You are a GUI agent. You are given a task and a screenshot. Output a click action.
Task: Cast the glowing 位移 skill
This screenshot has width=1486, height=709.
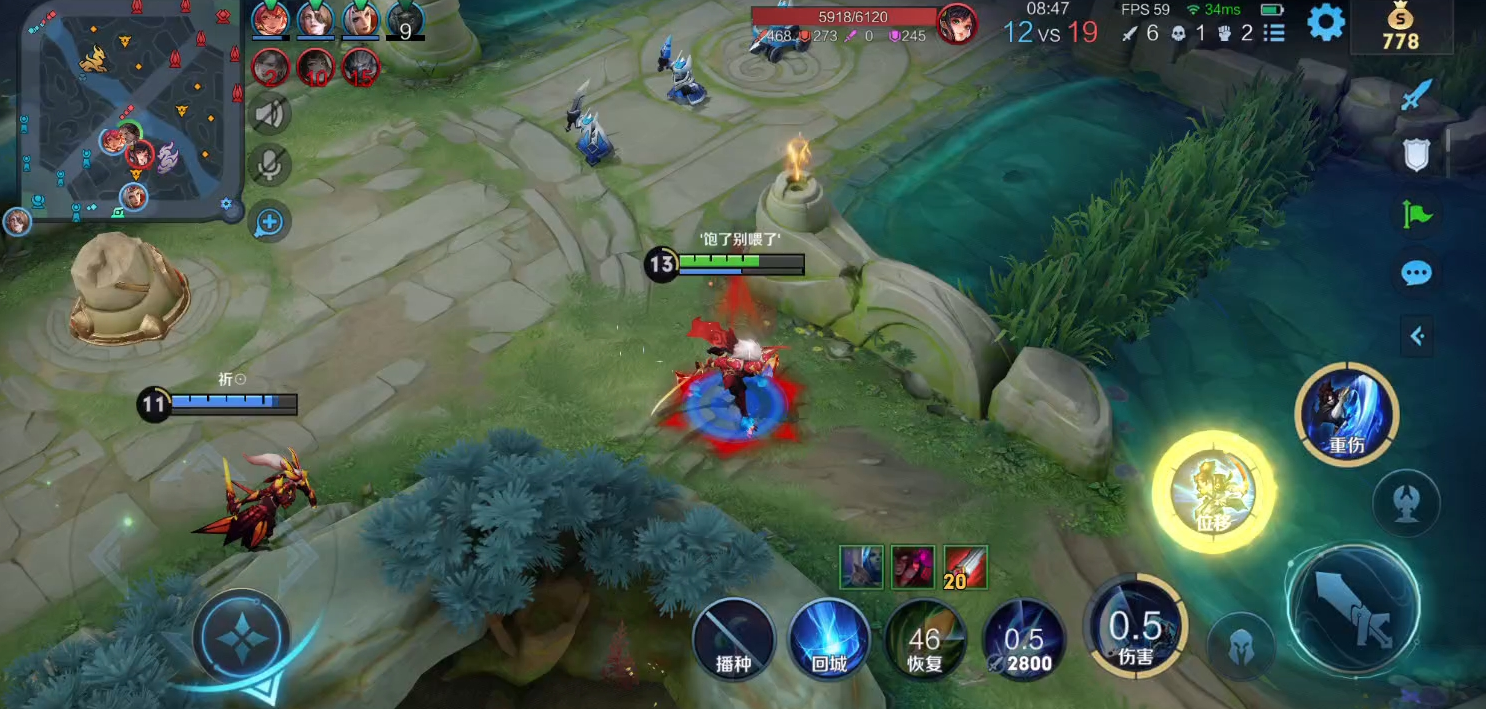[x=1213, y=492]
